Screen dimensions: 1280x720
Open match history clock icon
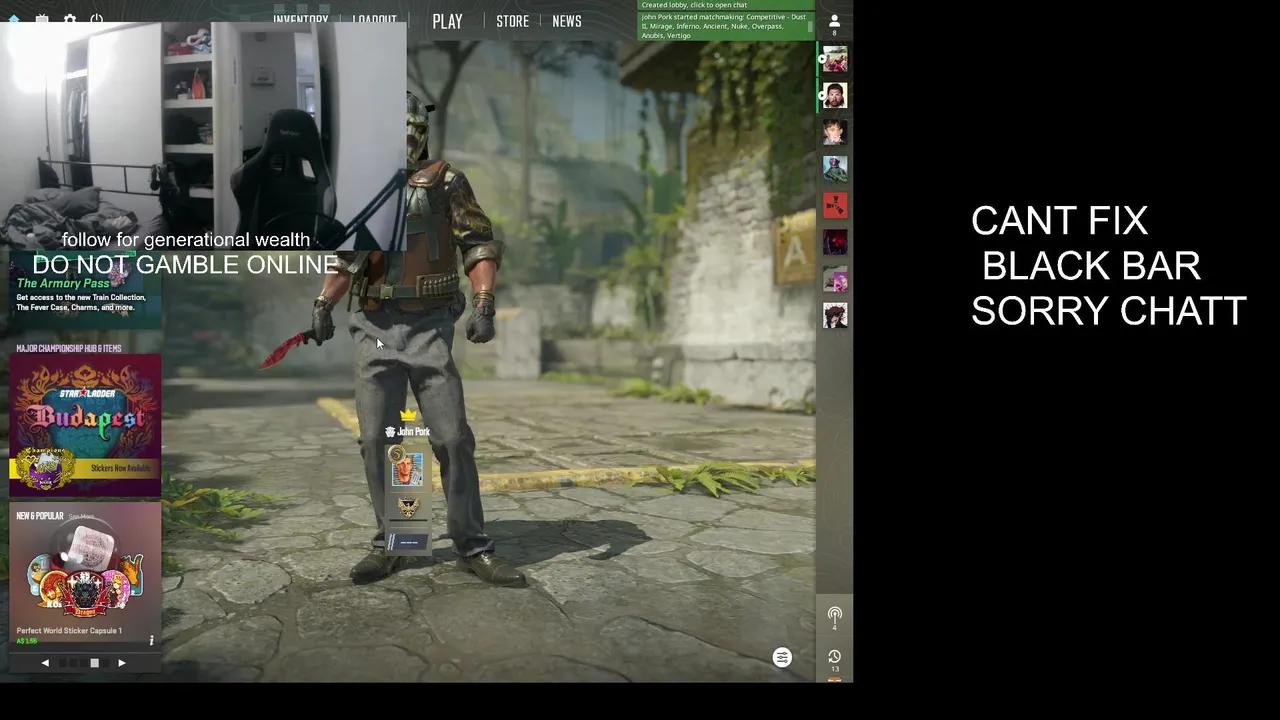[835, 657]
